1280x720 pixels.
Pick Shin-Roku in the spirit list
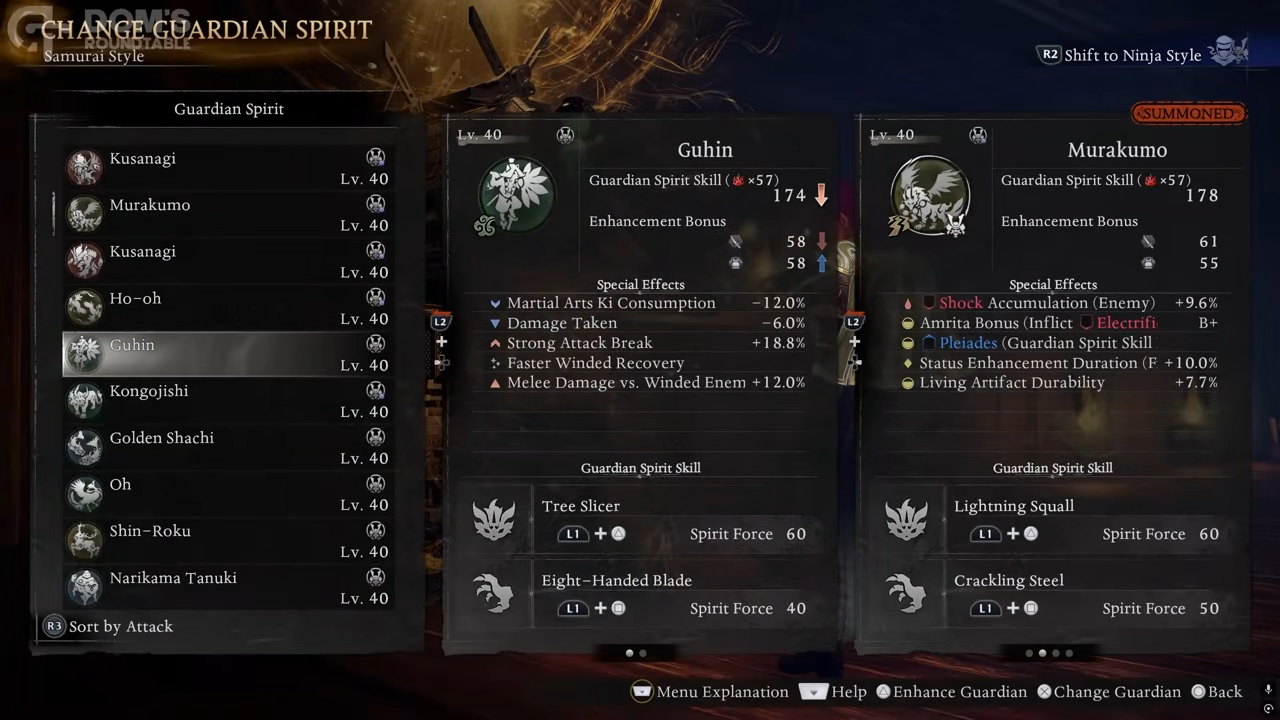point(228,541)
